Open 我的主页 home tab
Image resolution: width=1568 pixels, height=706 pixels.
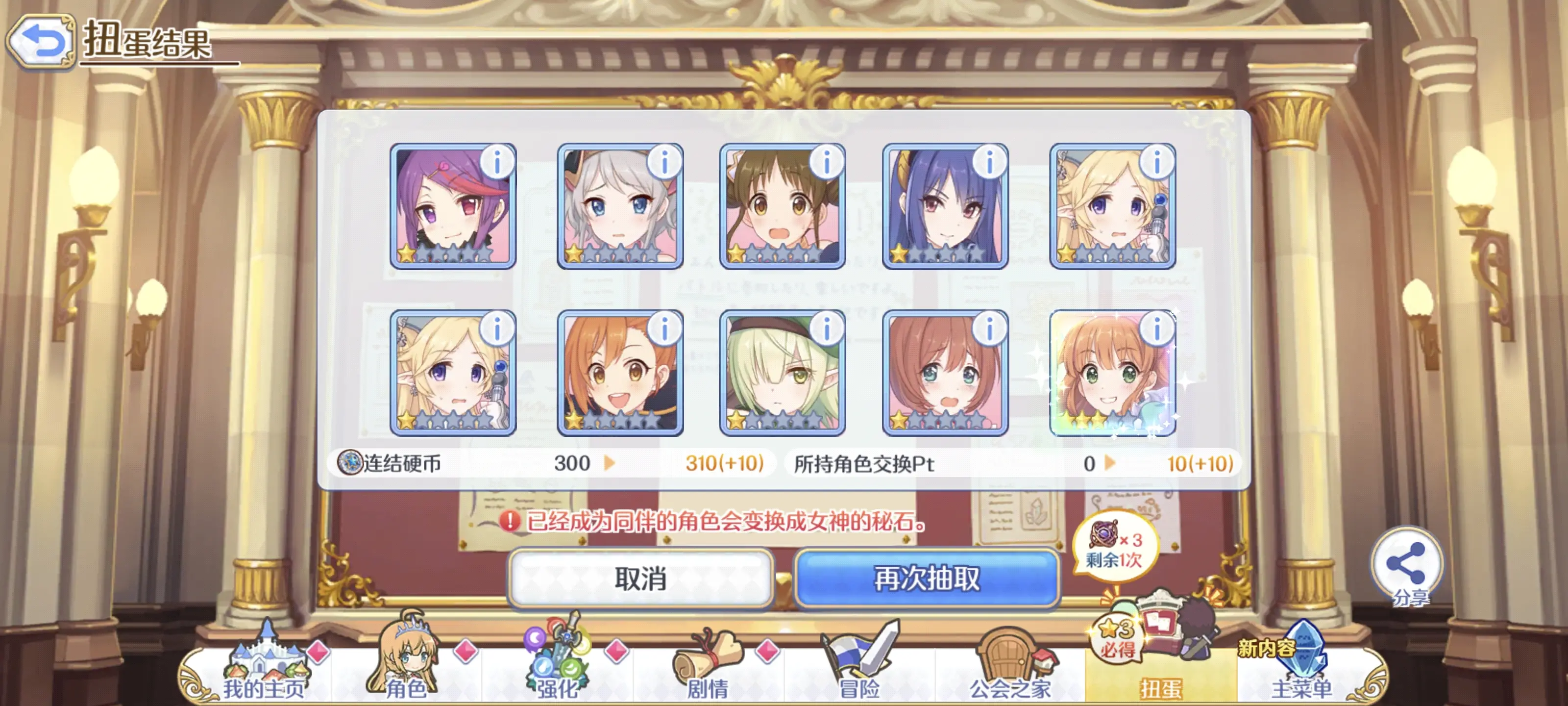tap(263, 670)
